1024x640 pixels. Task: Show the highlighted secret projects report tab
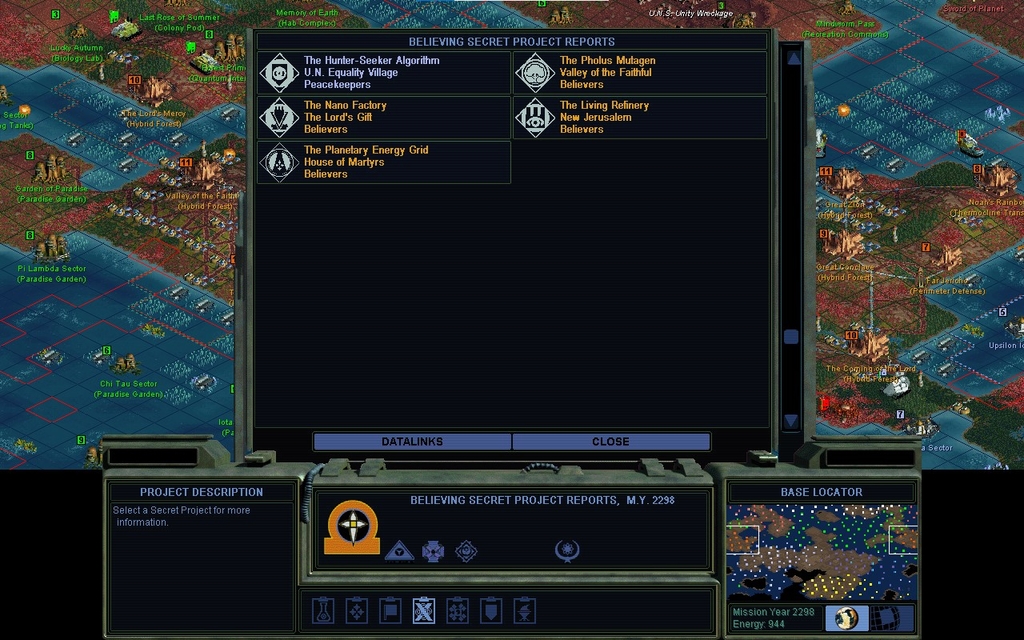pyautogui.click(x=424, y=610)
